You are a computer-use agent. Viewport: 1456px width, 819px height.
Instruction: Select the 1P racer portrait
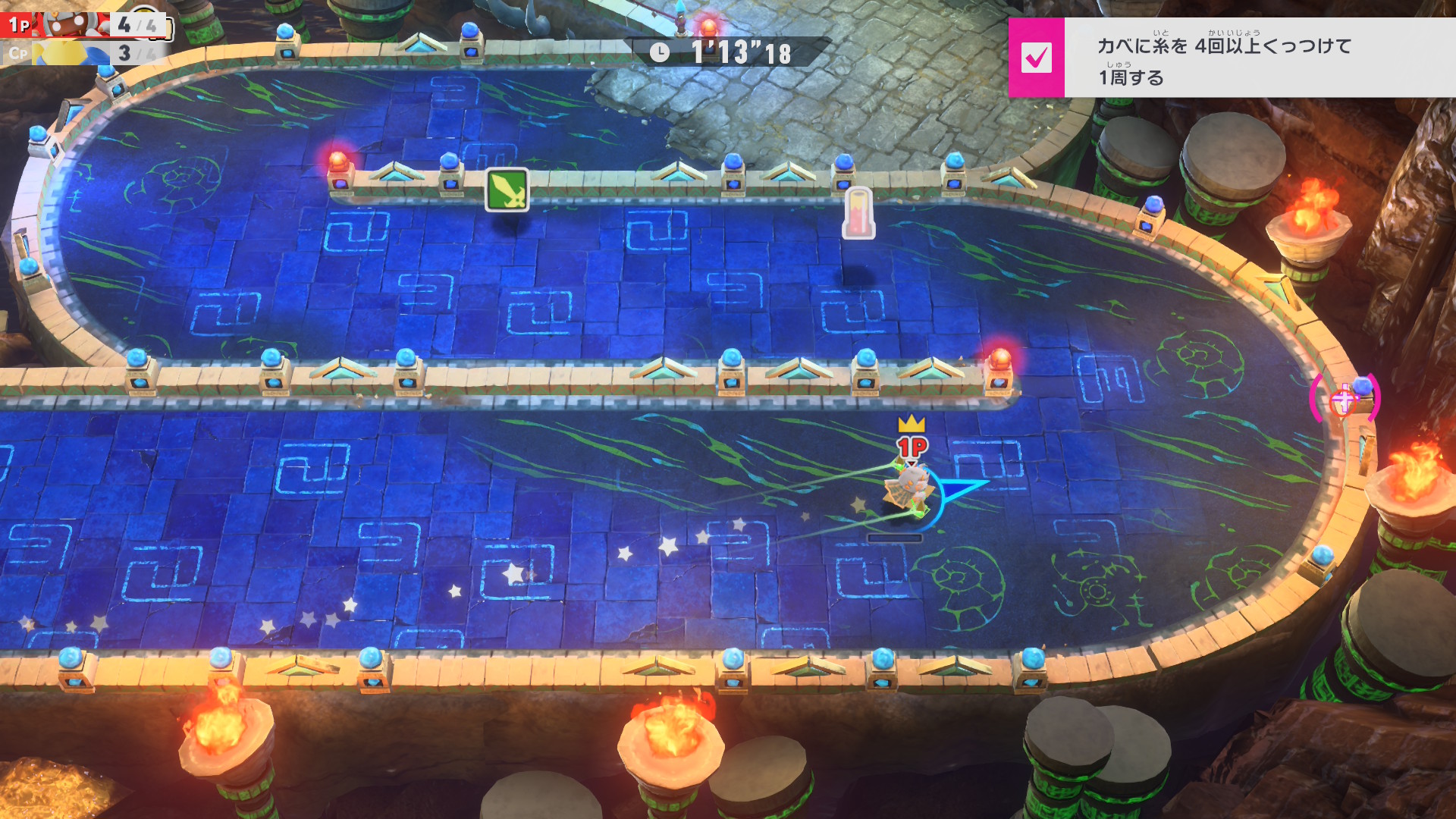(x=74, y=24)
